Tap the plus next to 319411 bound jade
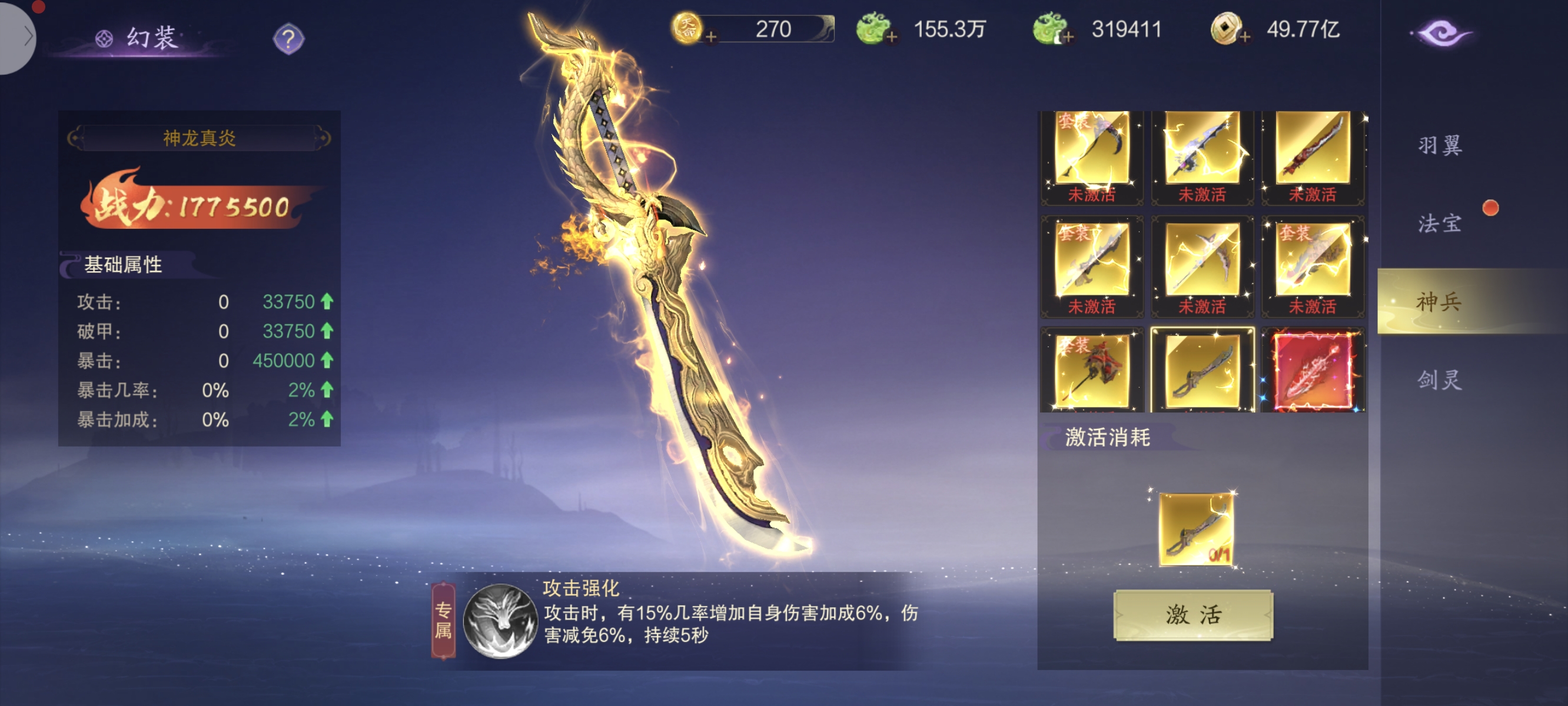This screenshot has height=706, width=1568. [1068, 37]
